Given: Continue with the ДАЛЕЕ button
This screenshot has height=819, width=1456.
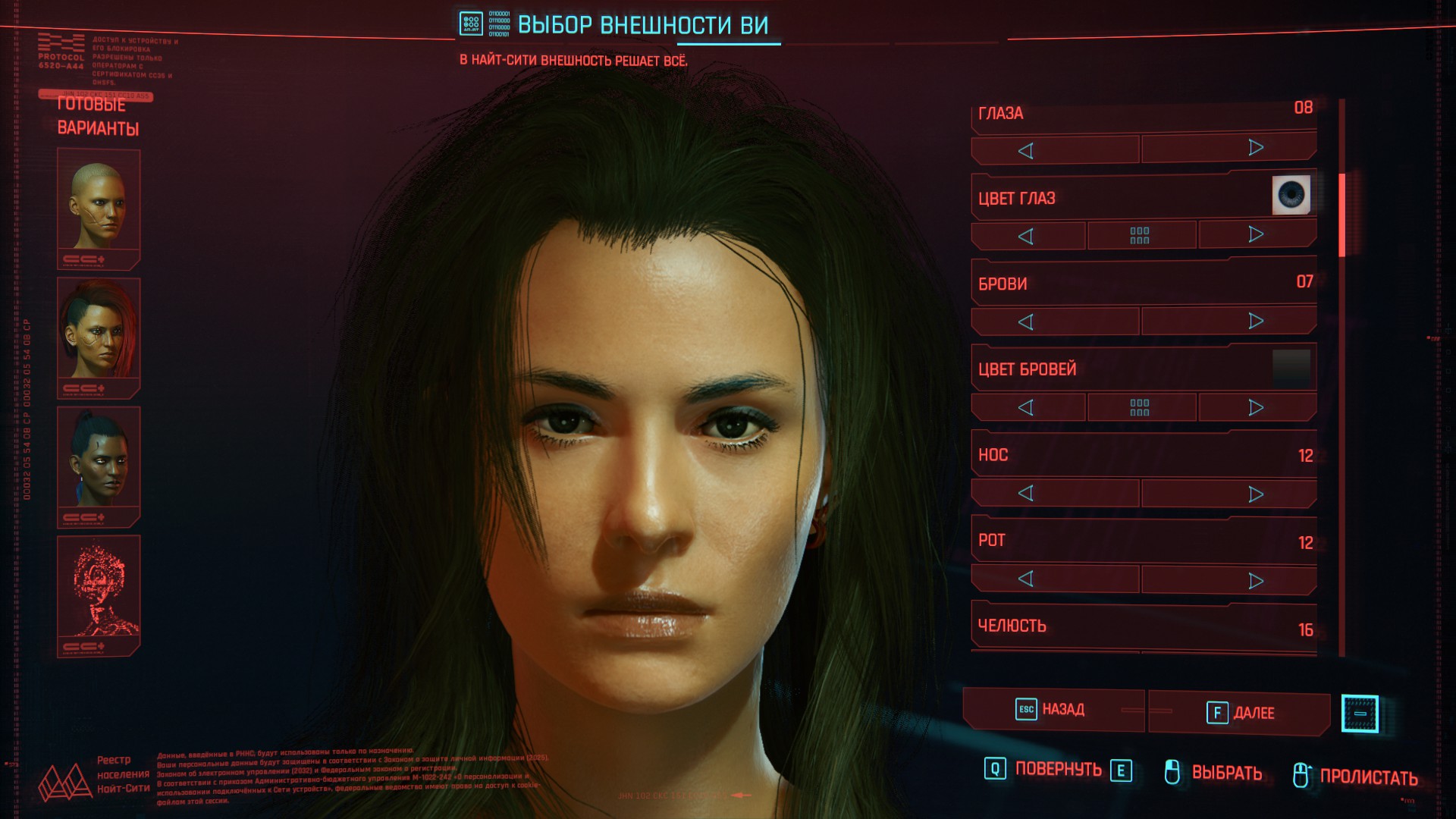Looking at the screenshot, I should click(x=1239, y=713).
